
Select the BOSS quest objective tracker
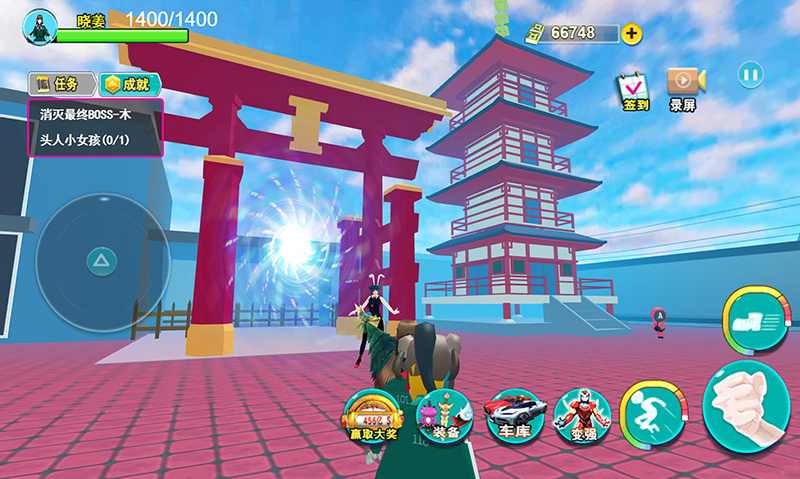(x=96, y=127)
